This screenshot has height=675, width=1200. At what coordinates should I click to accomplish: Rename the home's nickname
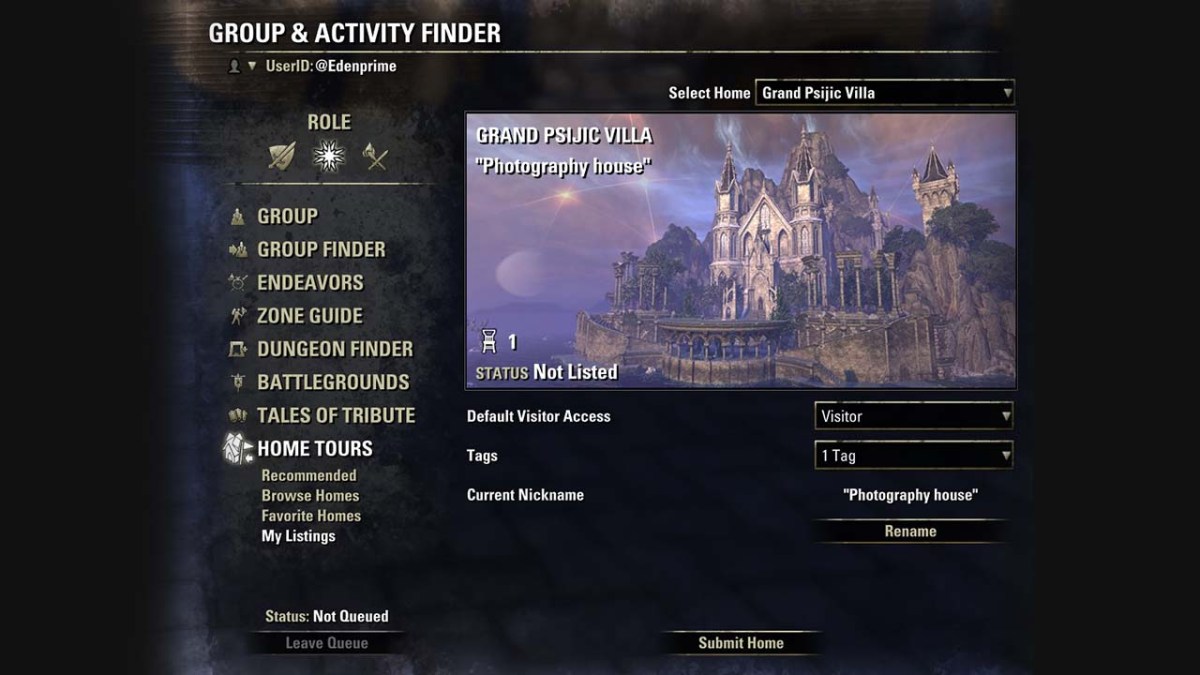pyautogui.click(x=910, y=531)
